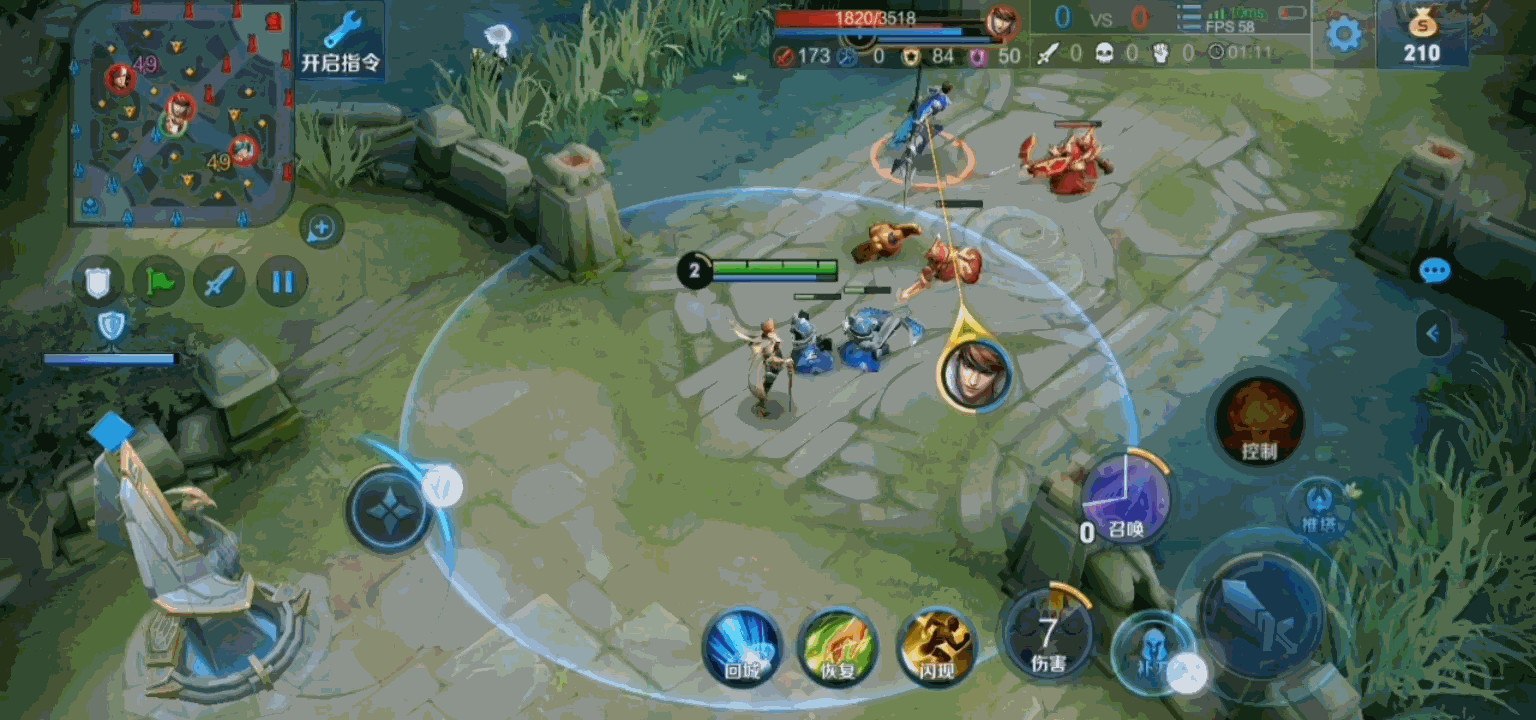Tap the minimap magnifier plus button

click(x=321, y=229)
